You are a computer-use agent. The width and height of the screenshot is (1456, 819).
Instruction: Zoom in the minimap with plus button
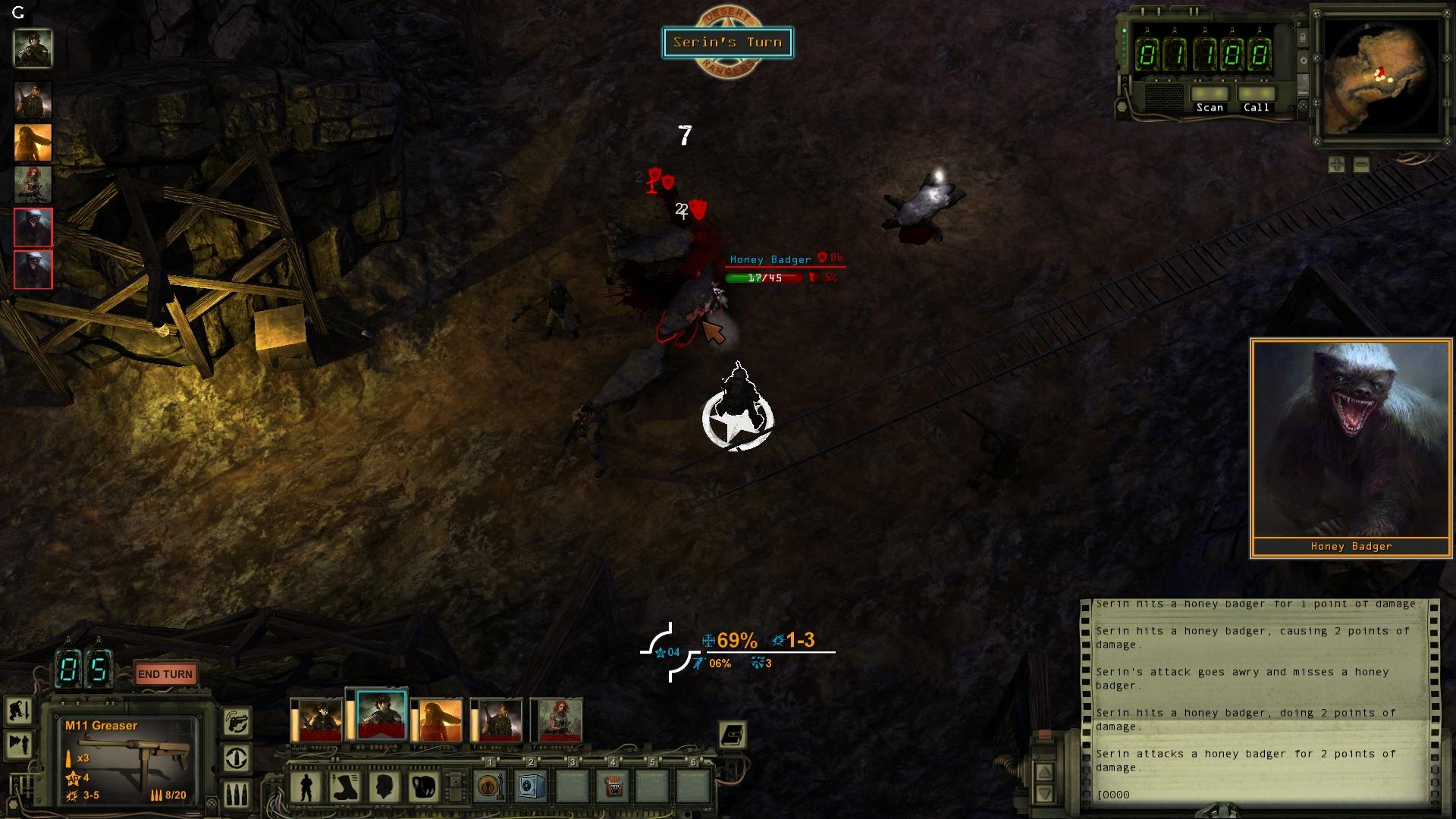pyautogui.click(x=1336, y=165)
